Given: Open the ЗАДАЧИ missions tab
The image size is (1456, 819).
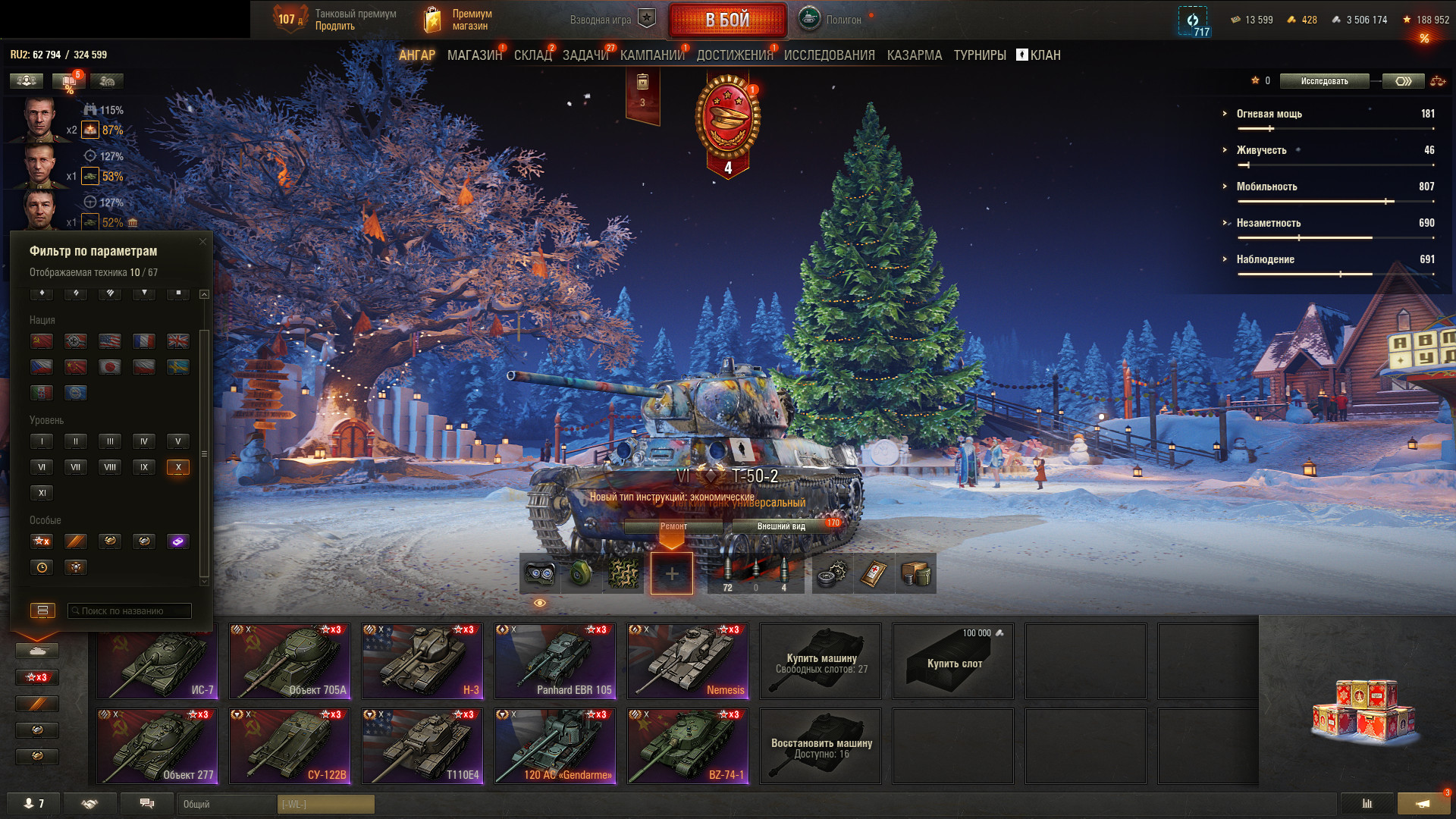Looking at the screenshot, I should coord(585,55).
